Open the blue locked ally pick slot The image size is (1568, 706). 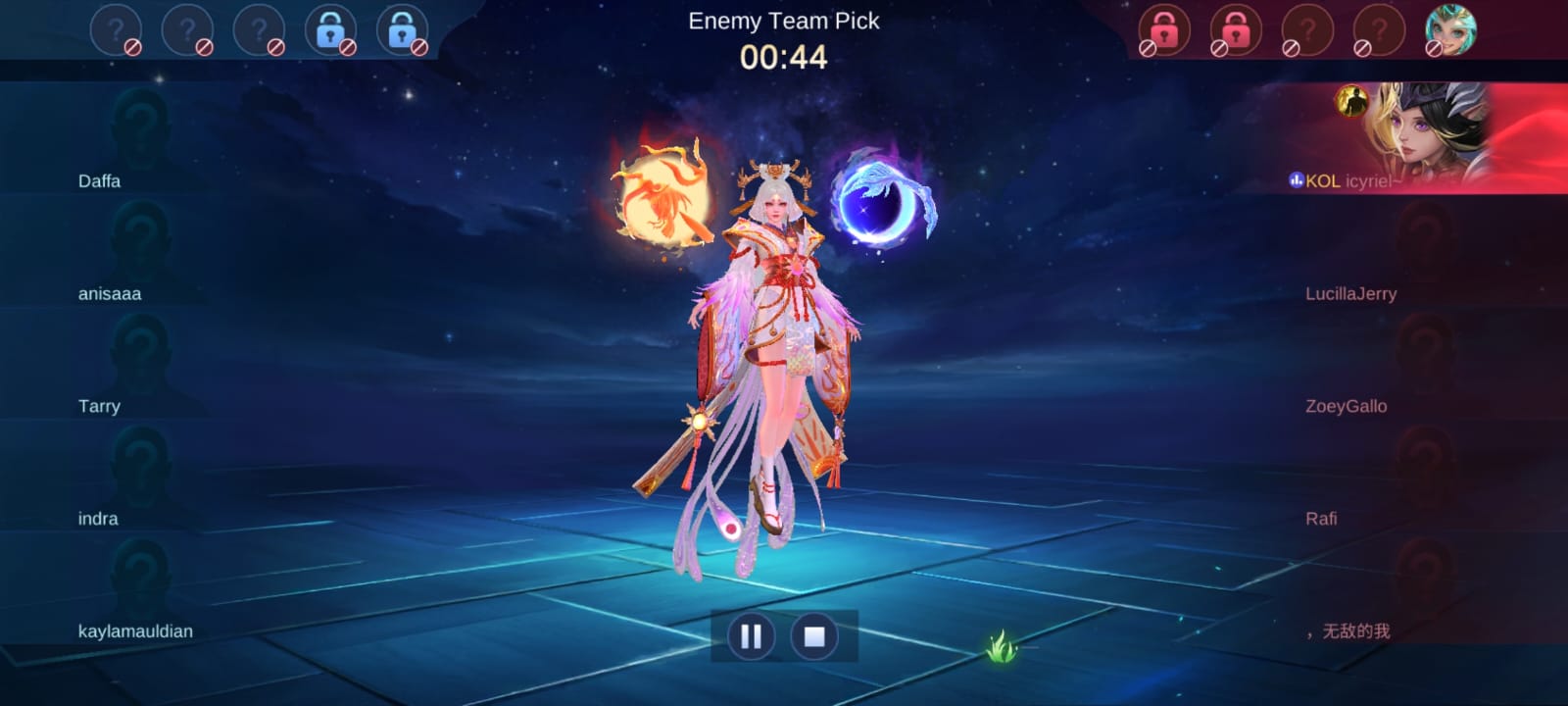tap(330, 29)
